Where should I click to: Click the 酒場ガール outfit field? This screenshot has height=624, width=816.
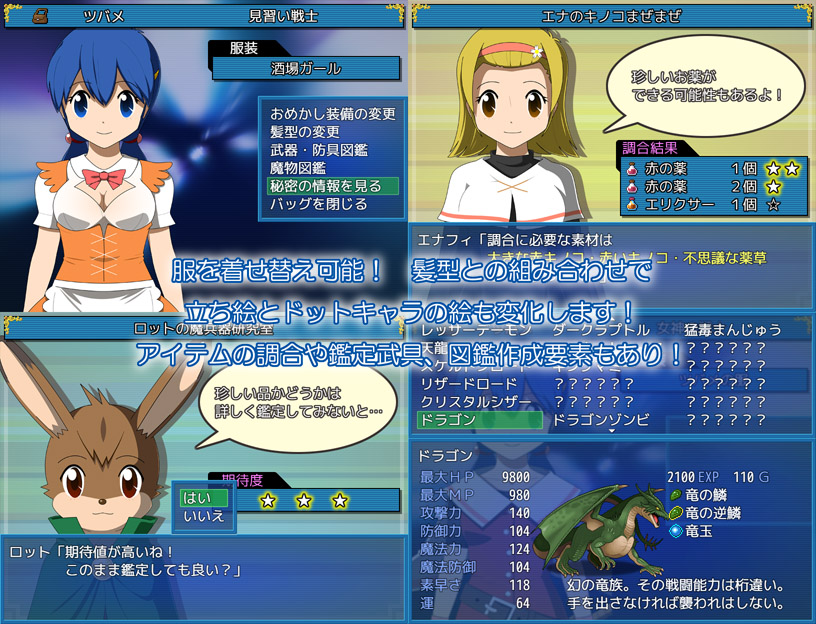(307, 69)
